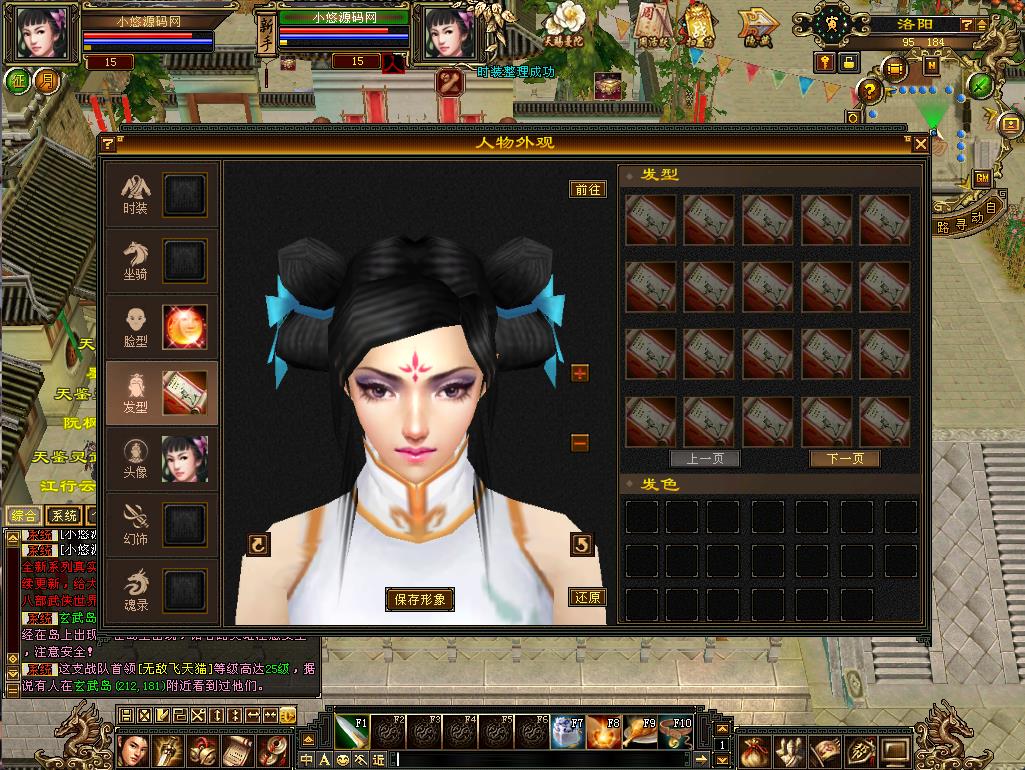The height and width of the screenshot is (770, 1025).
Task: Open the 综合 chat tab
Action: tap(24, 516)
